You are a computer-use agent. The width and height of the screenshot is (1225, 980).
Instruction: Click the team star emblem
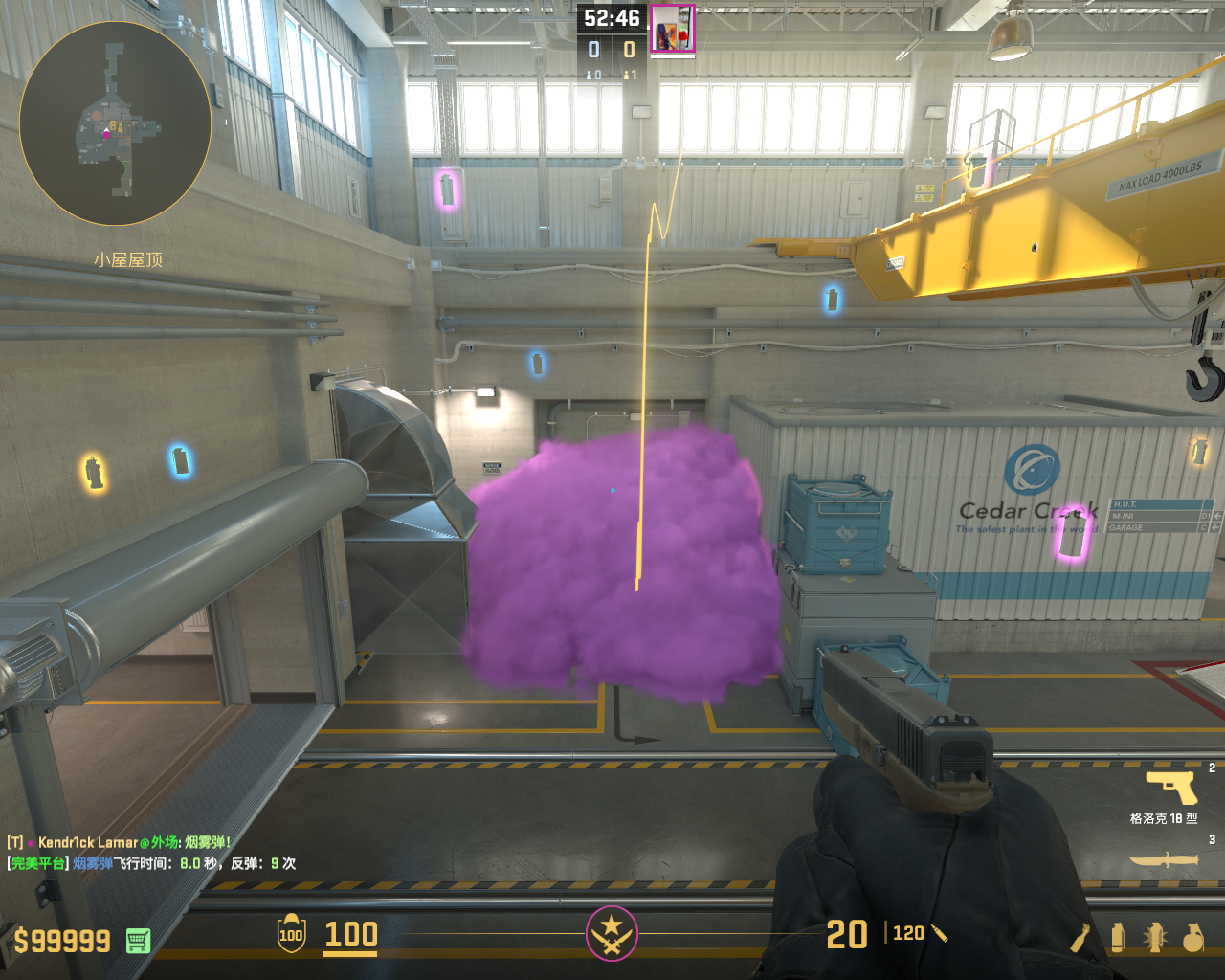point(612,933)
